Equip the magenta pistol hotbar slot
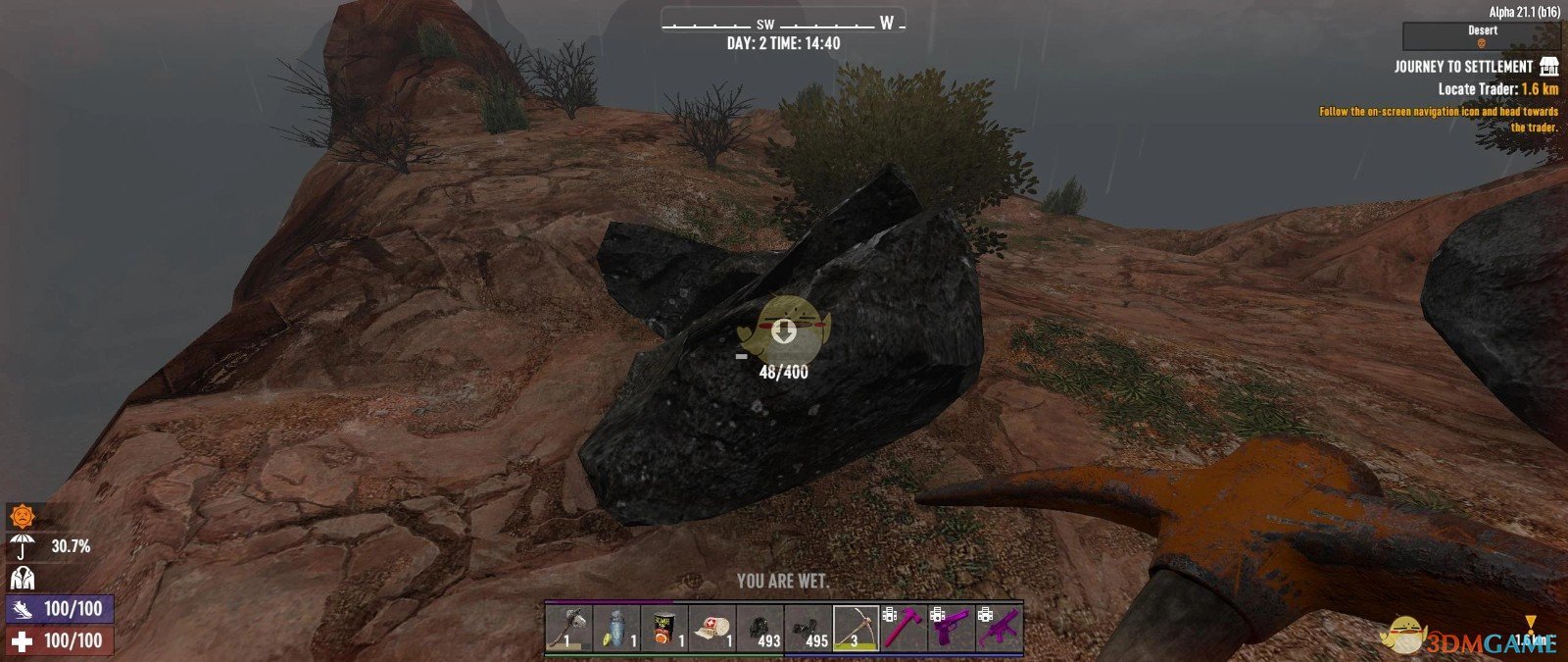 pyautogui.click(x=953, y=628)
